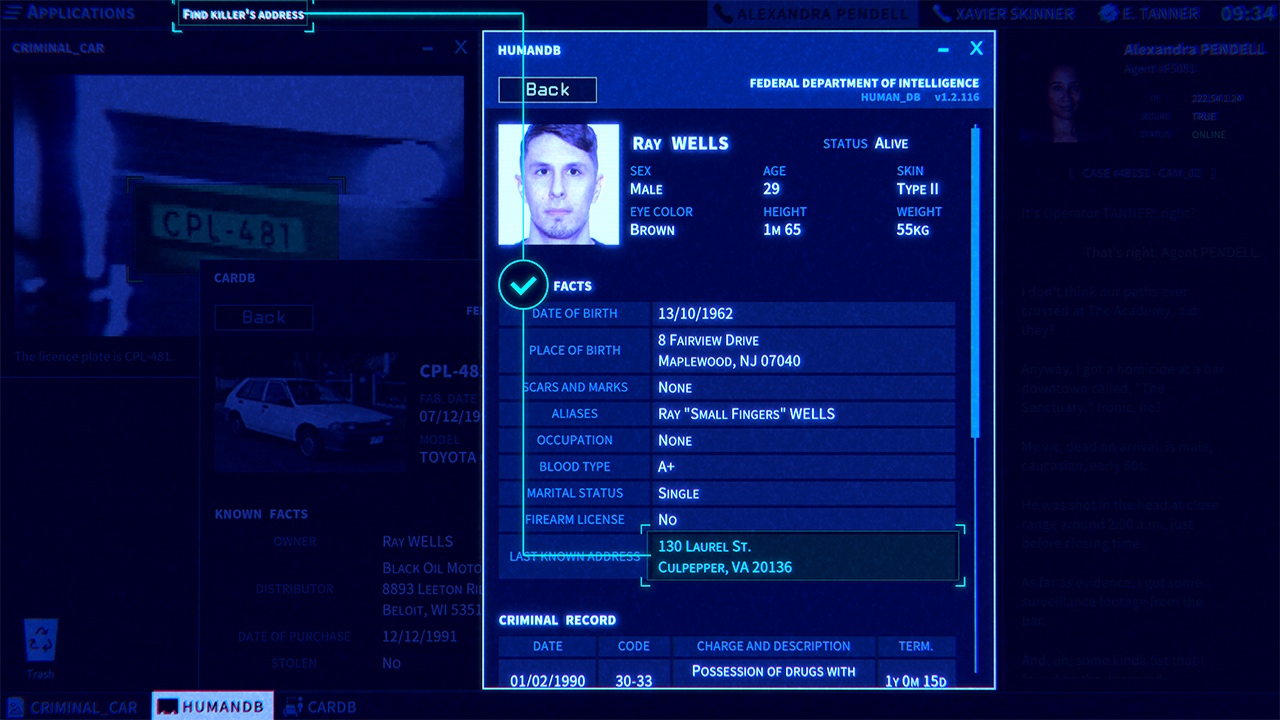Select the 01/02/1990 criminal record entry
Screen dimensions: 1280x720
[x=547, y=672]
